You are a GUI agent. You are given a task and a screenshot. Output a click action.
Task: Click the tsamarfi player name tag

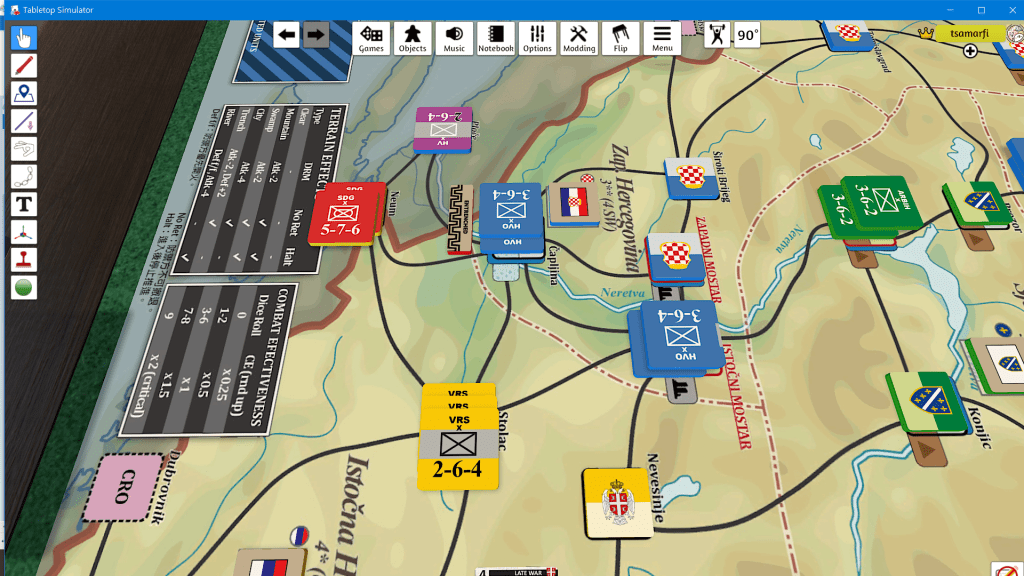pyautogui.click(x=969, y=33)
